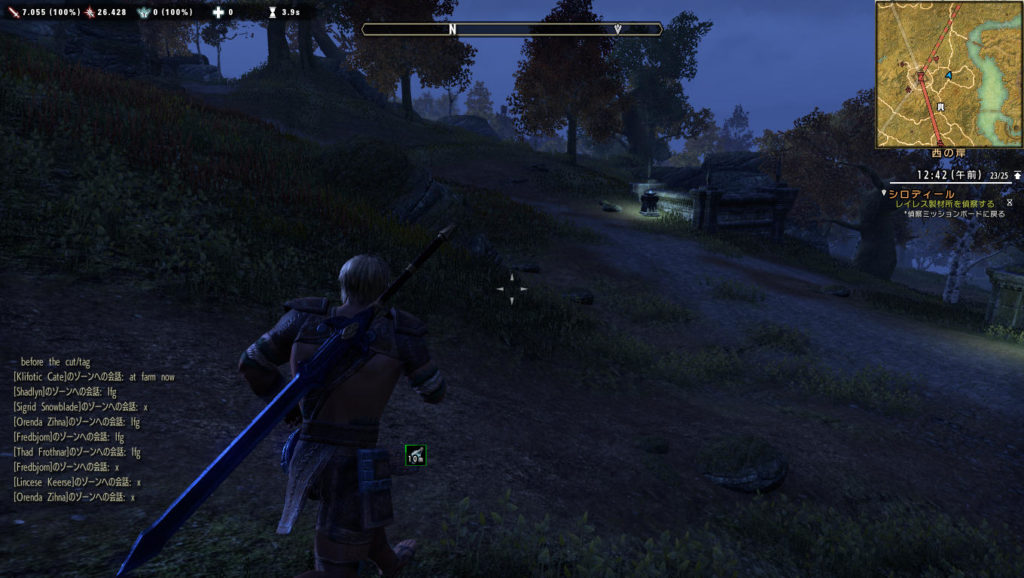Click the arrow icon beside the 23/25 counter
This screenshot has height=578, width=1024.
pos(1017,175)
